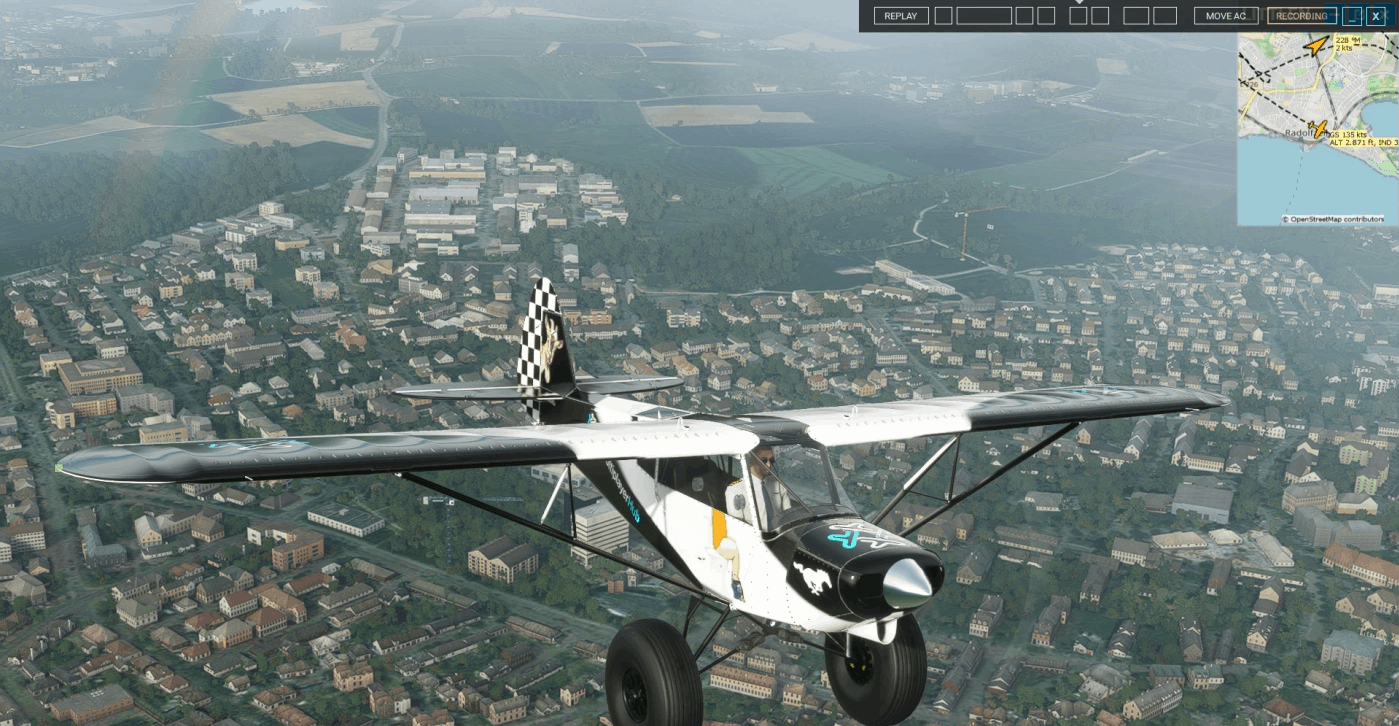Select the aircraft marker on the minimap
1399x726 pixels.
(1318, 130)
